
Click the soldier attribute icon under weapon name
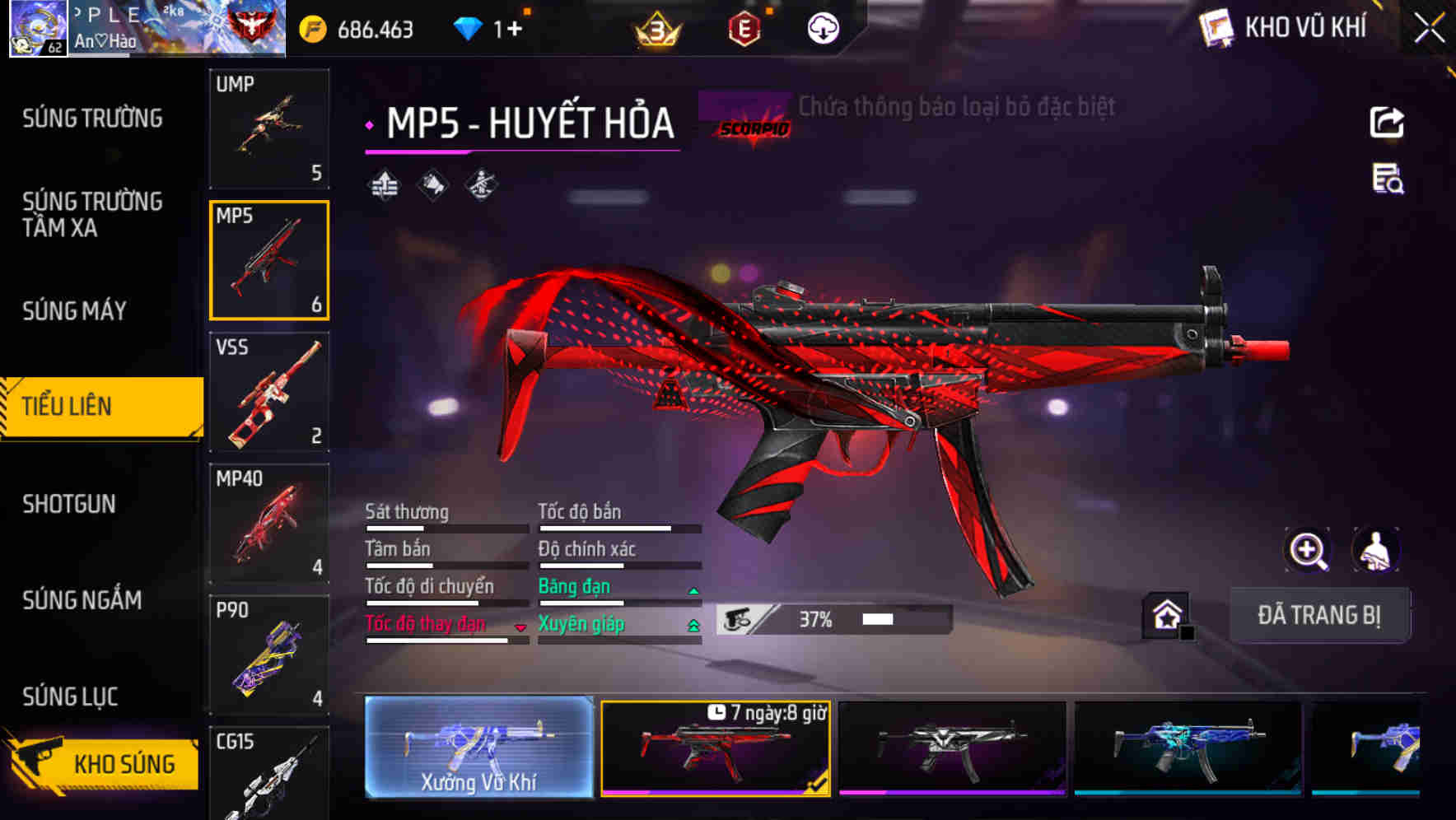click(x=481, y=185)
